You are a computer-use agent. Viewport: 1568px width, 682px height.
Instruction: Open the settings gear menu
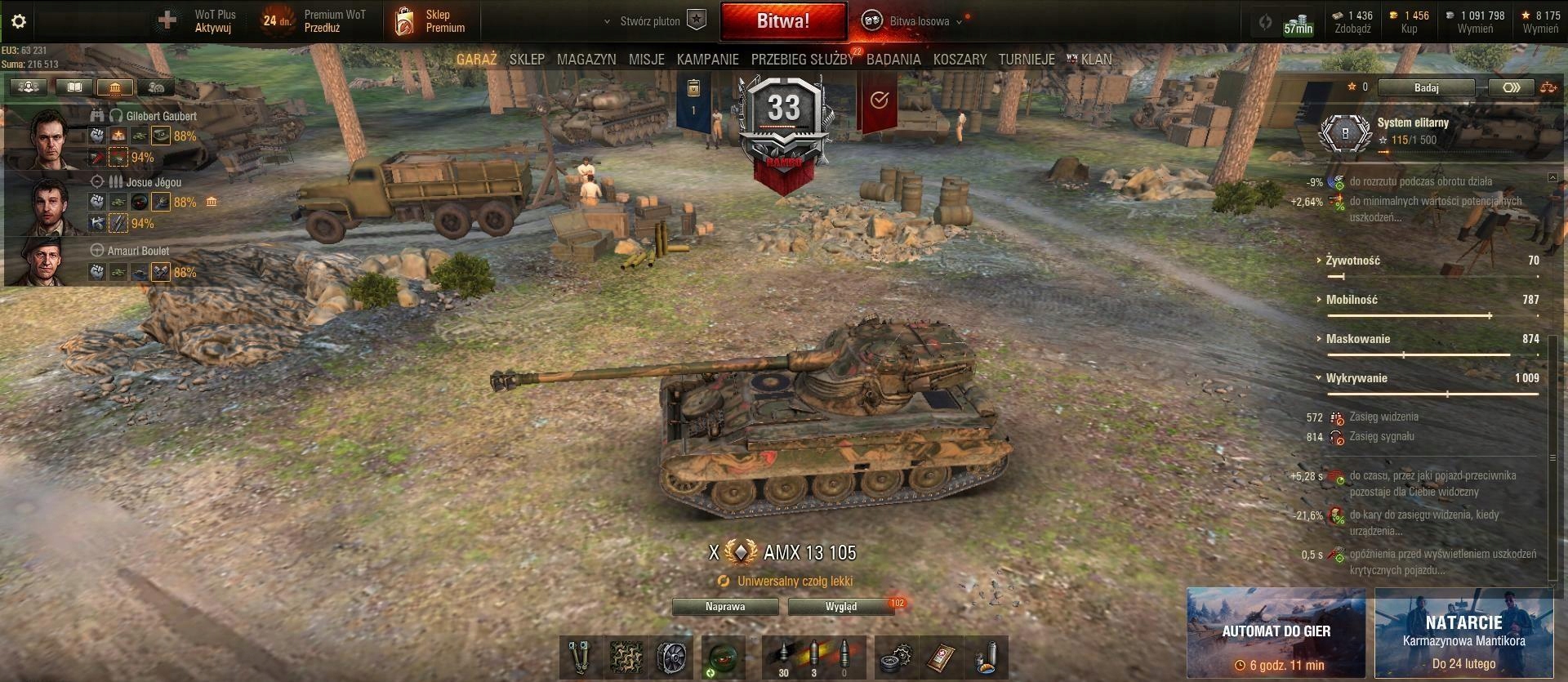point(19,21)
